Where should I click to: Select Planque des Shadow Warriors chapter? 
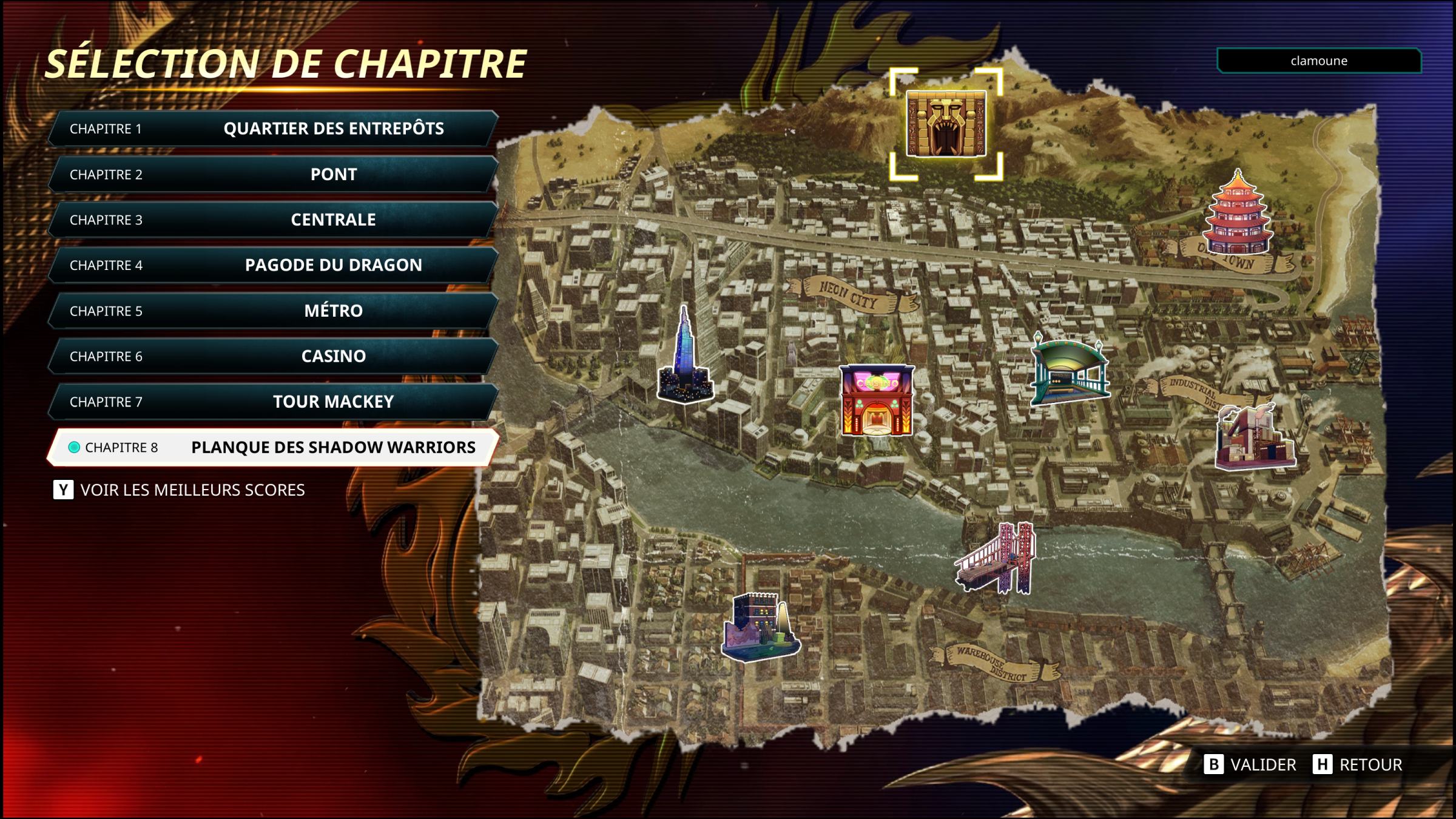coord(273,447)
